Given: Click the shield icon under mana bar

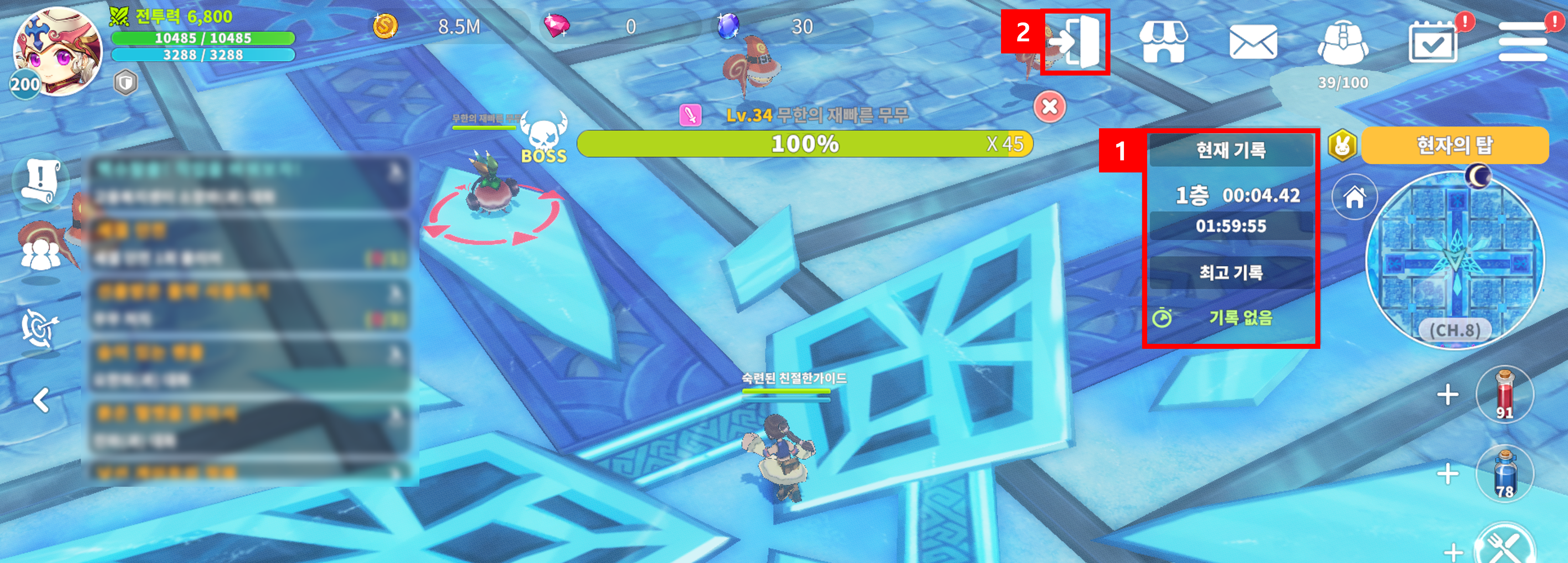Looking at the screenshot, I should coord(125,83).
